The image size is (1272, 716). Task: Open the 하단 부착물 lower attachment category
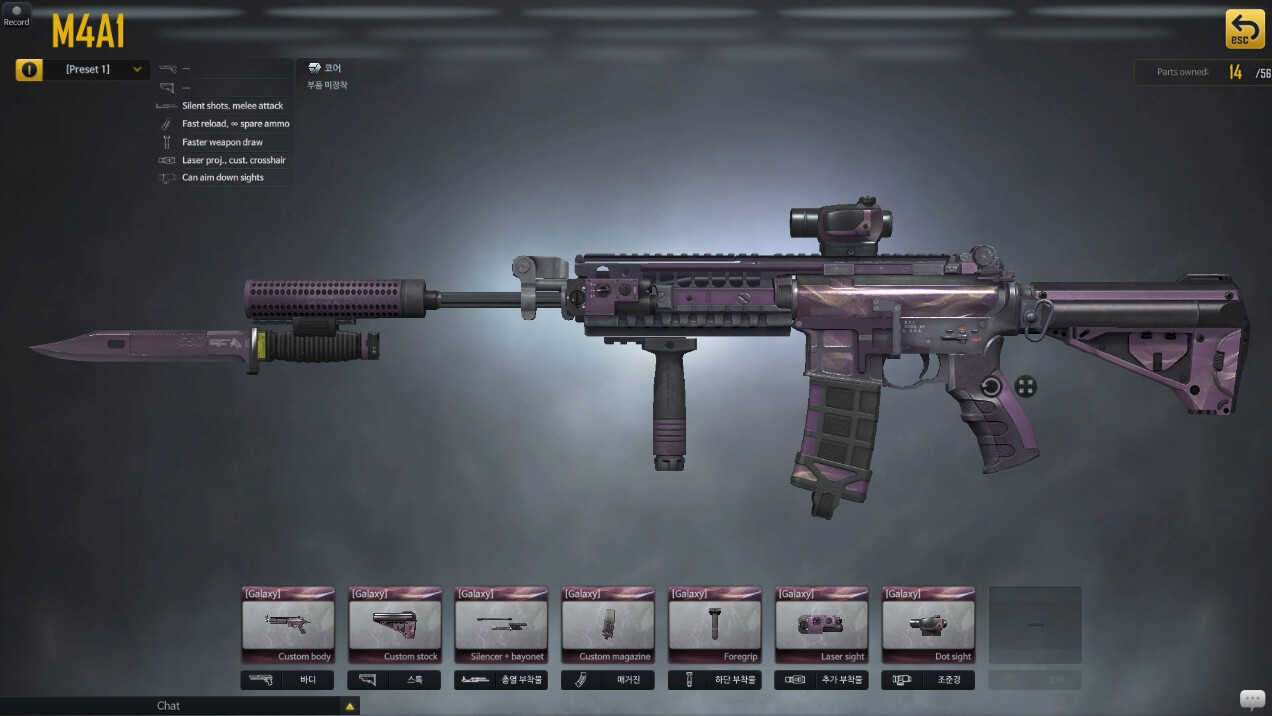(714, 680)
